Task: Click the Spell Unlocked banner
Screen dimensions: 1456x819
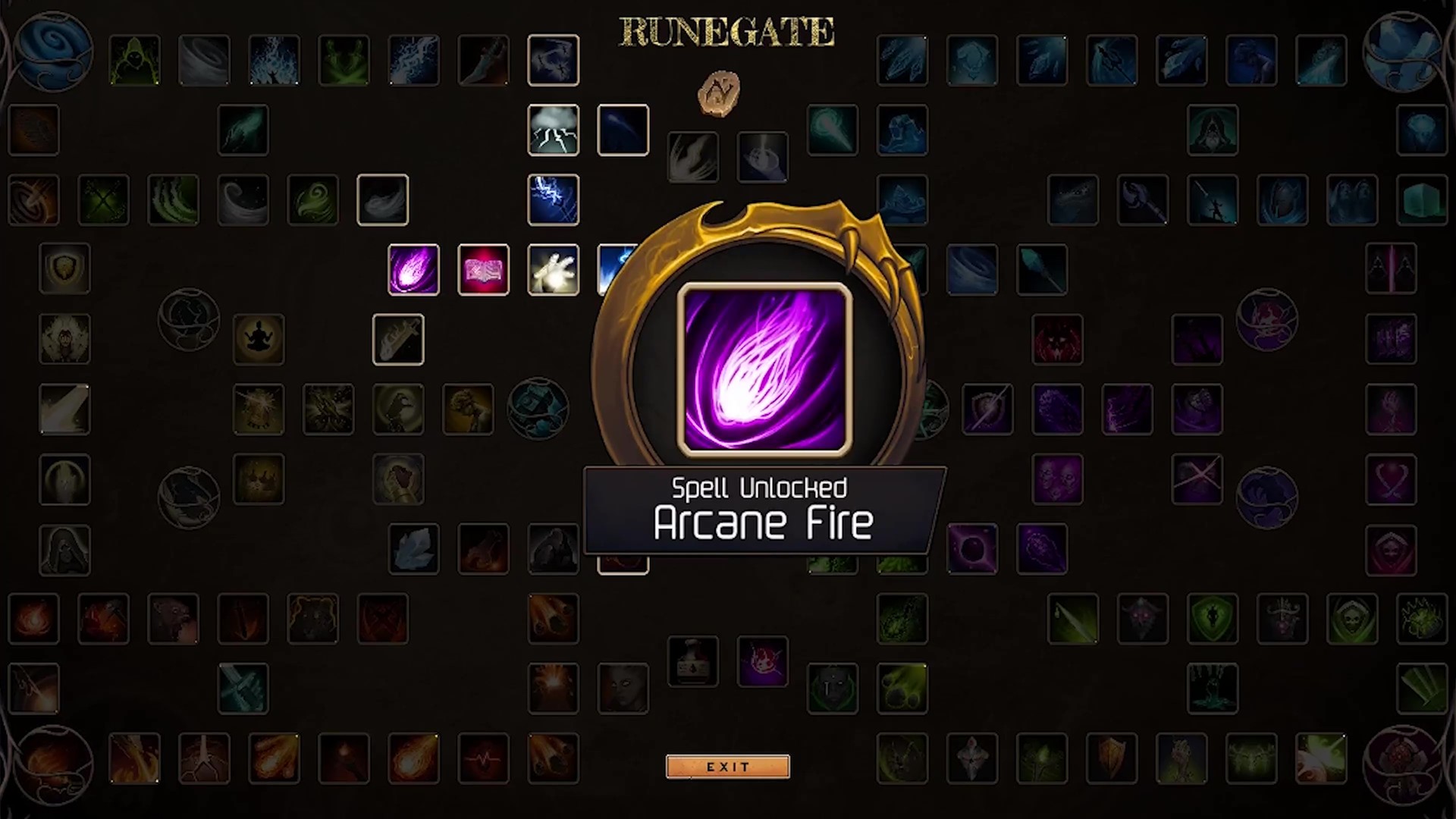Action: 761,508
